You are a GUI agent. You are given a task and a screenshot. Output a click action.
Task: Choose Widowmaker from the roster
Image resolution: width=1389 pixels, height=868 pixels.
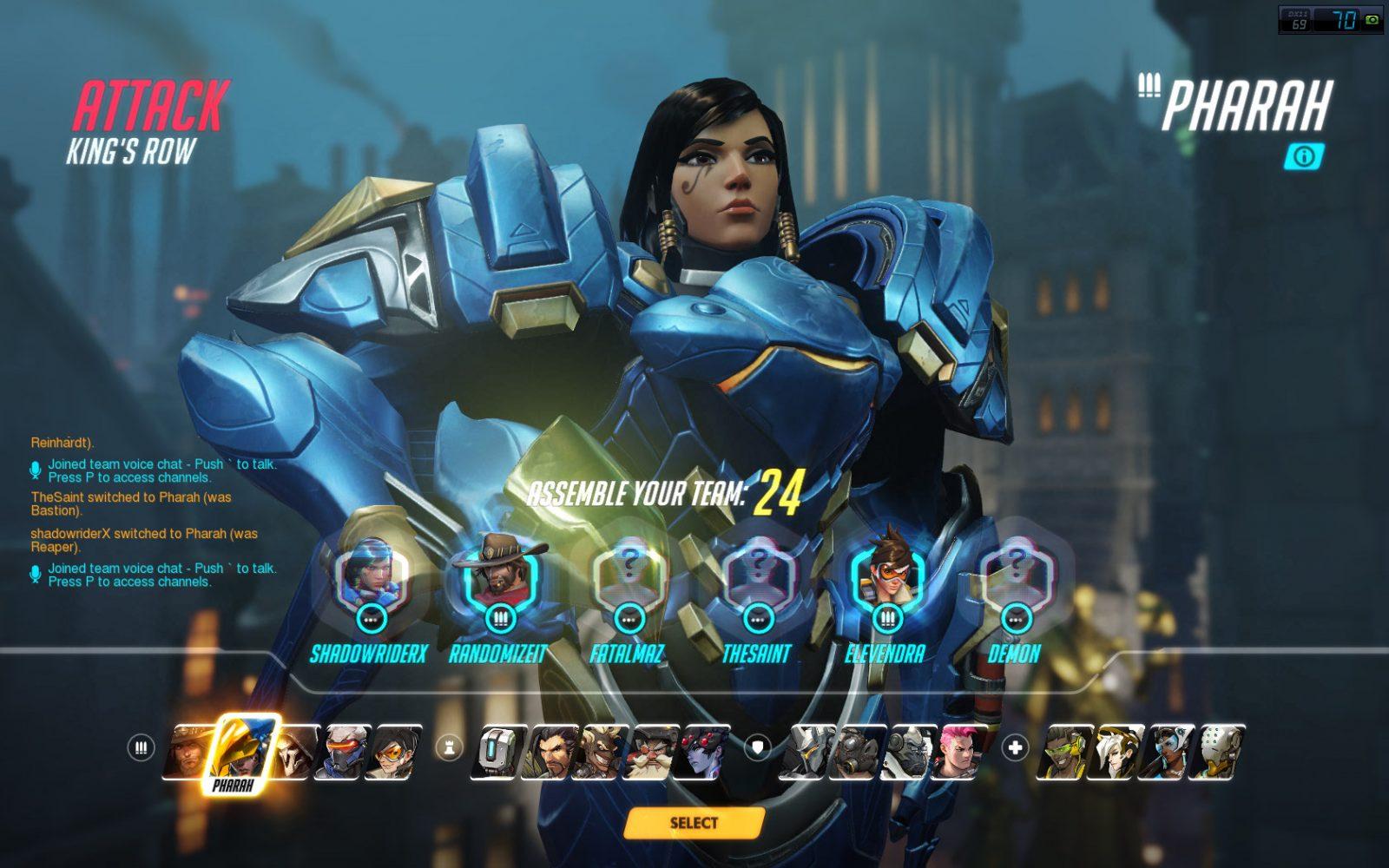click(705, 752)
